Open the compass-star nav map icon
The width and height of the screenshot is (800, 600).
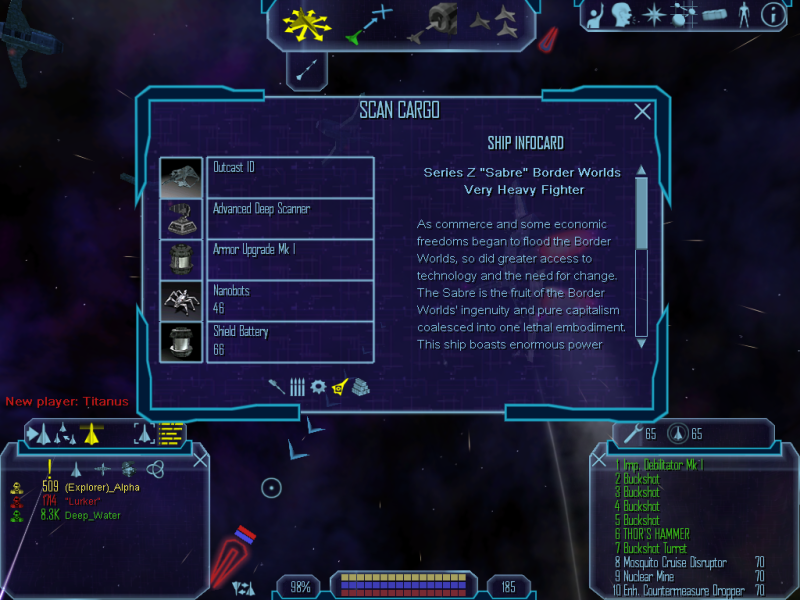(654, 15)
